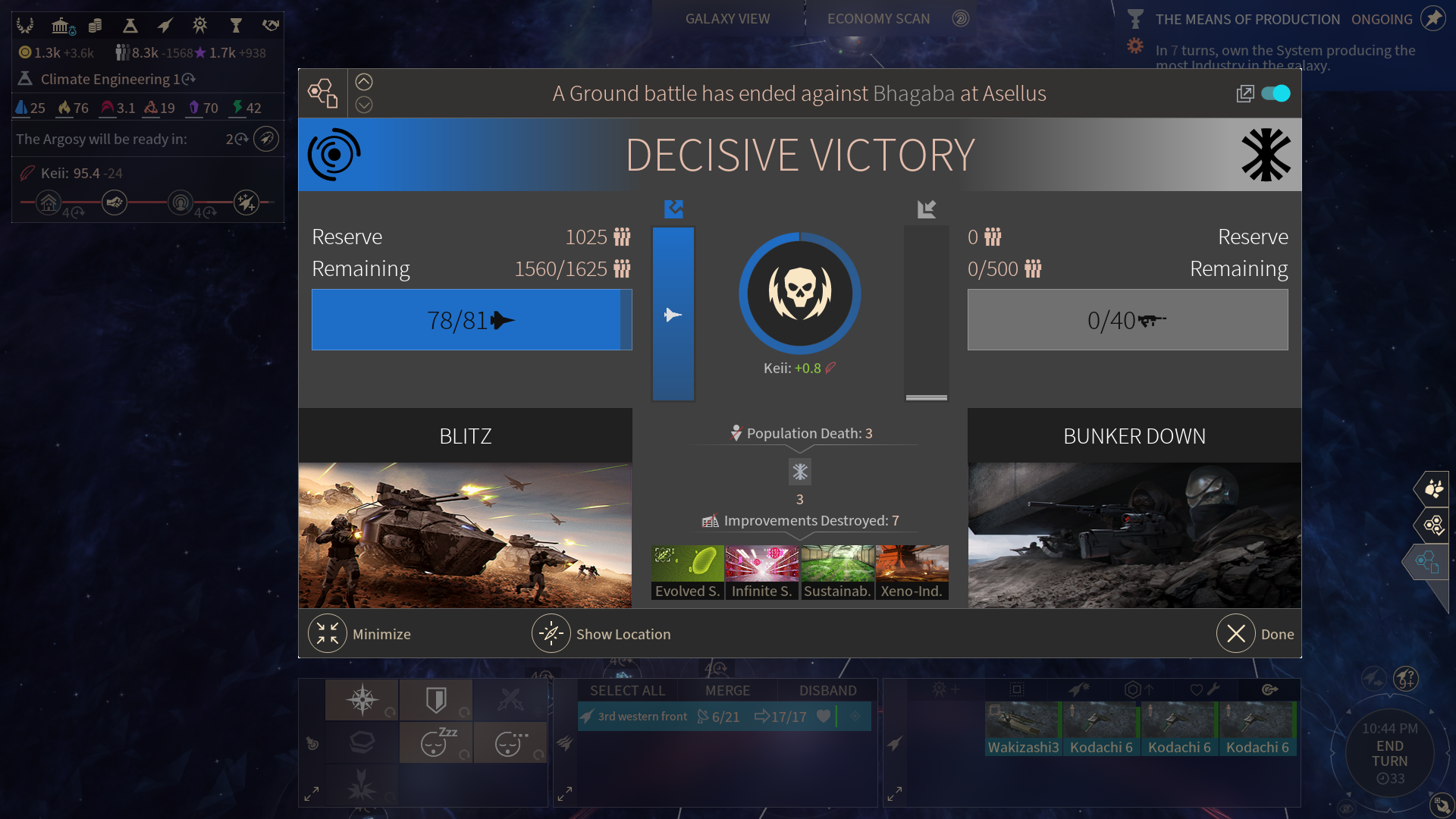The height and width of the screenshot is (819, 1456).
Task: Open the Galaxy View
Action: point(727,19)
